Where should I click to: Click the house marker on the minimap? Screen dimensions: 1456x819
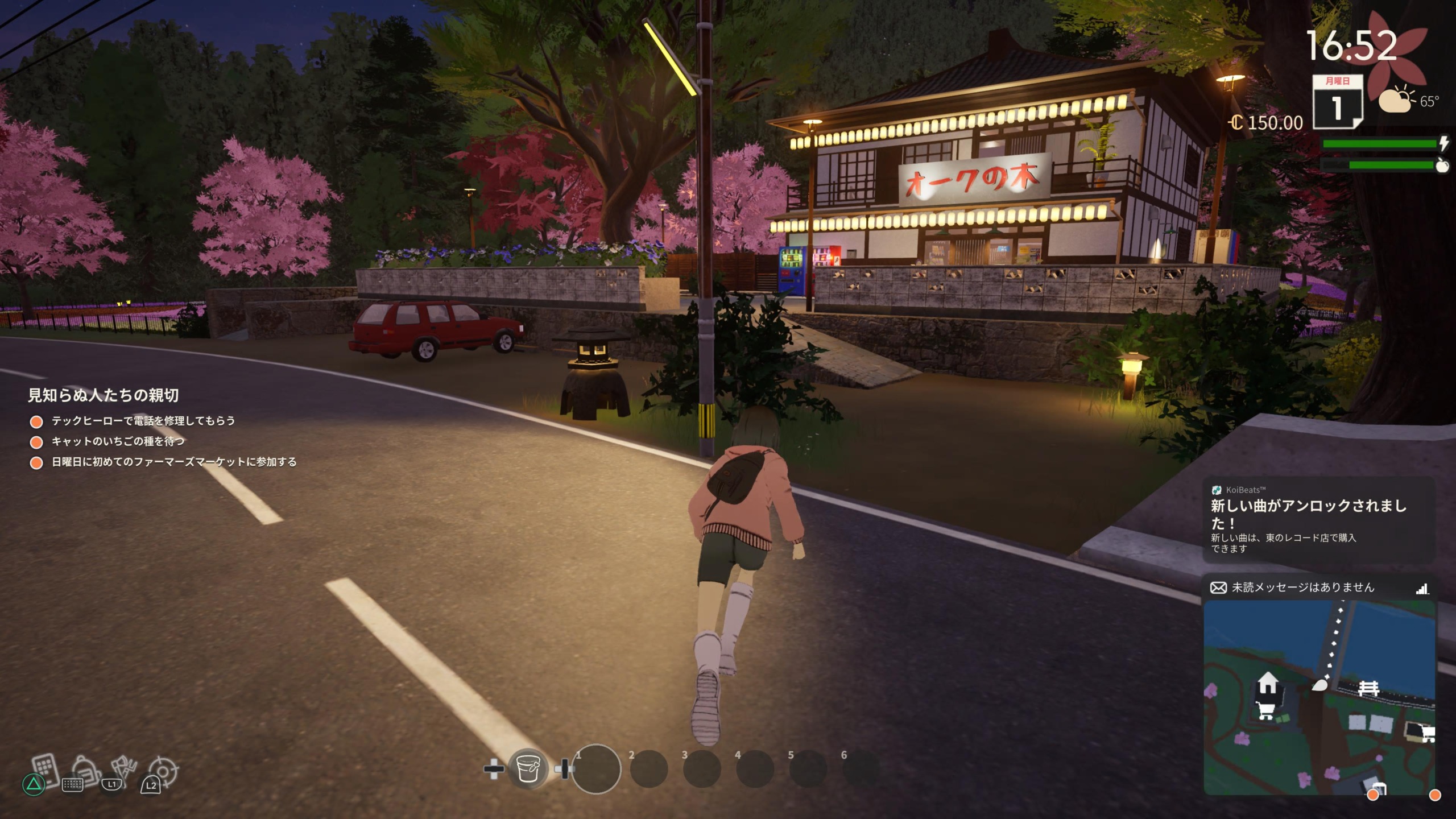pos(1267,683)
